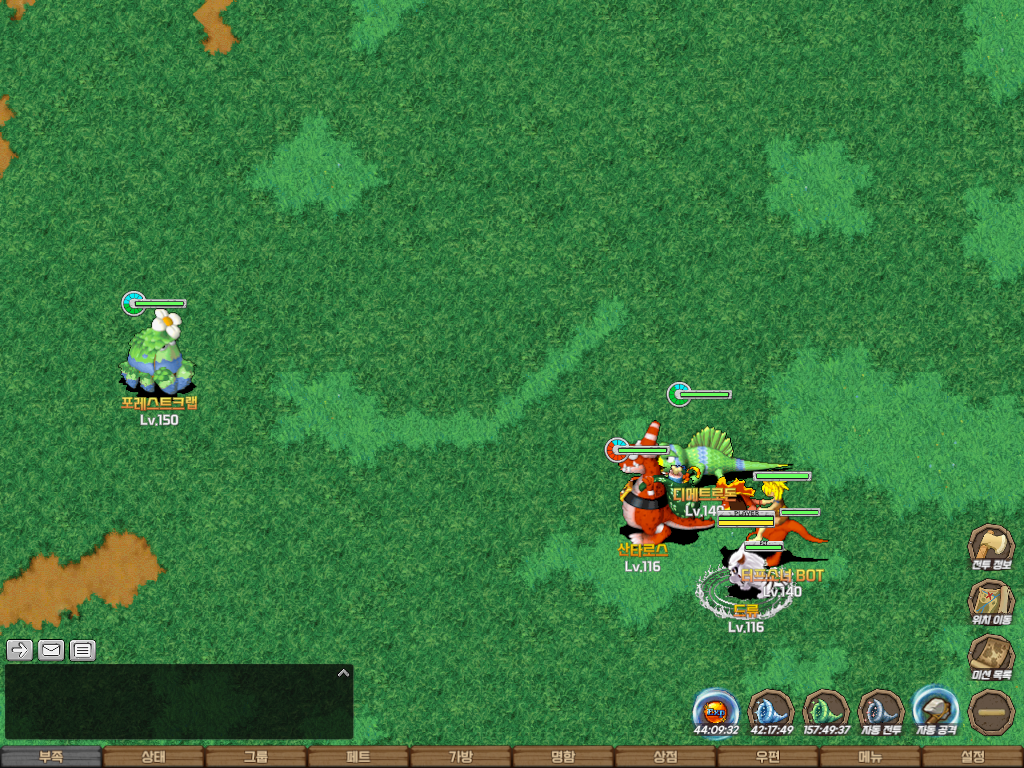Image resolution: width=1024 pixels, height=768 pixels.
Task: Open the 그룹 group tab
Action: 255,757
